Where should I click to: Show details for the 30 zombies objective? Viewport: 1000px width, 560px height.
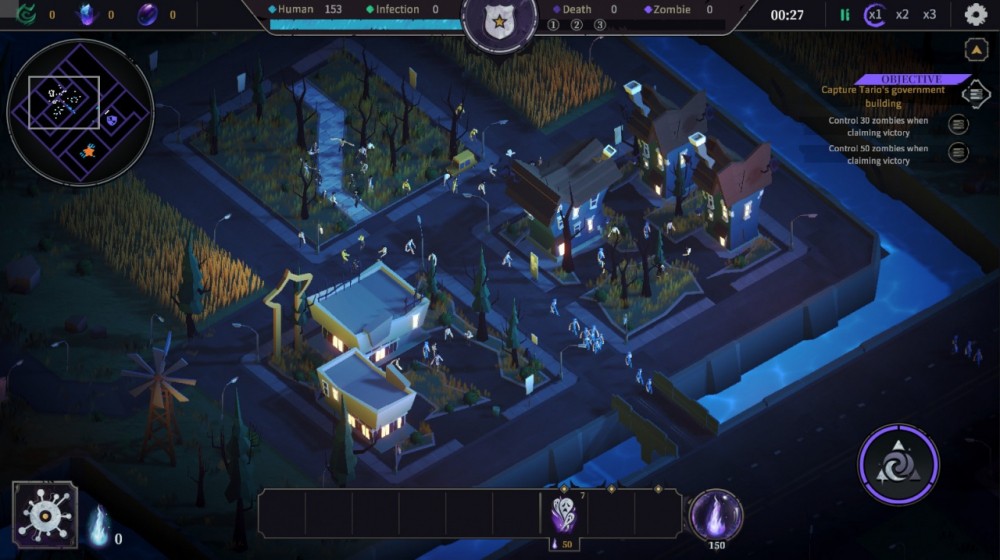[x=958, y=124]
